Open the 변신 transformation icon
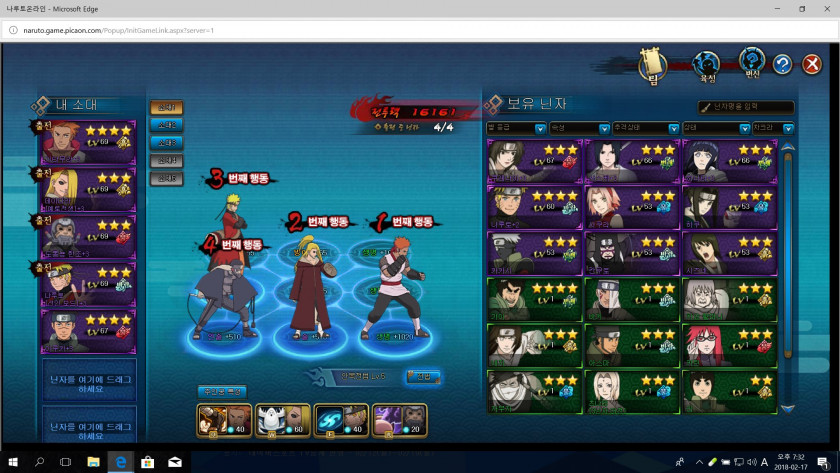Screen dimensions: 840x473 (x=751, y=62)
